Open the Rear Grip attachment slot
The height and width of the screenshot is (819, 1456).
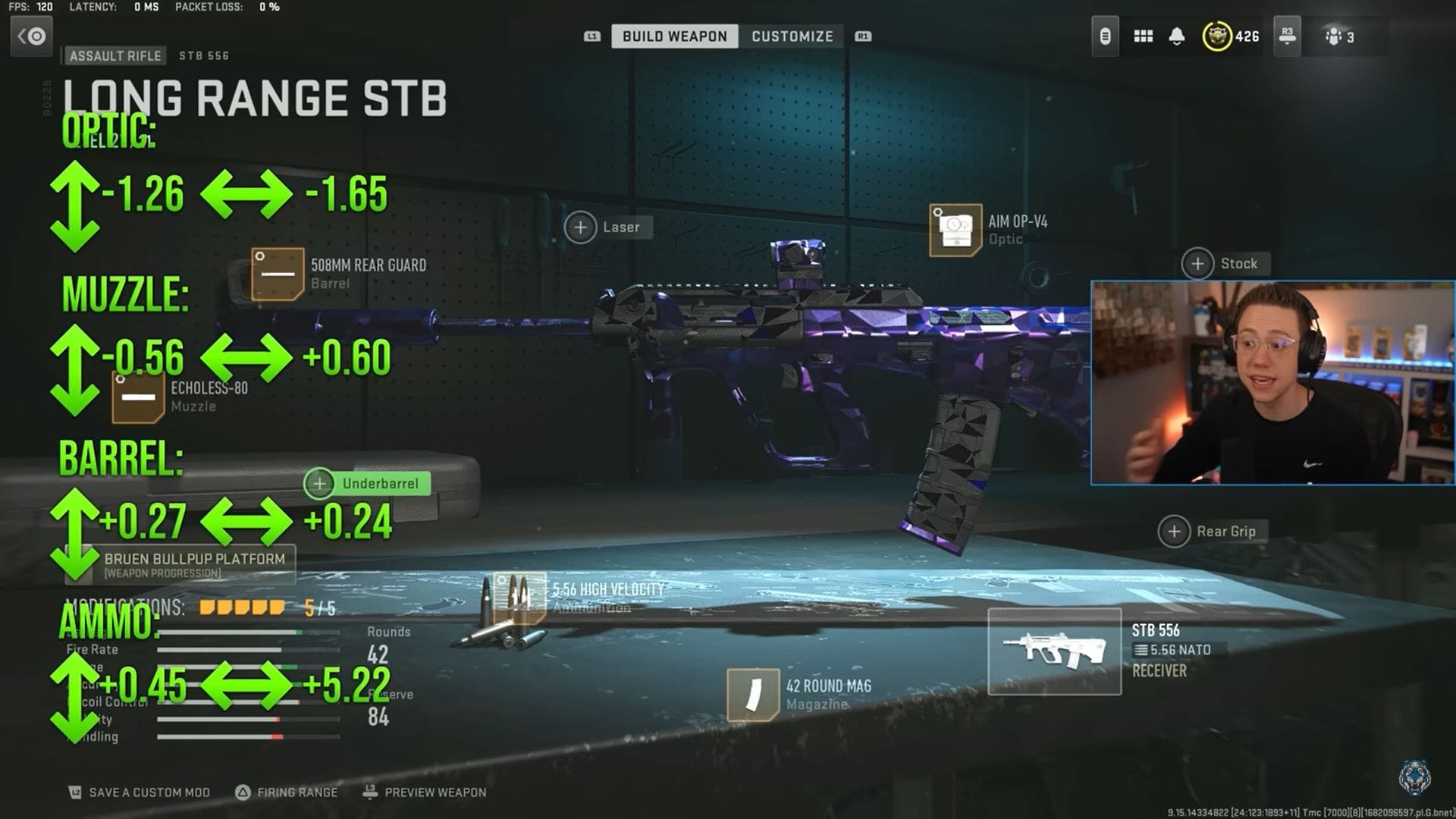[1175, 531]
